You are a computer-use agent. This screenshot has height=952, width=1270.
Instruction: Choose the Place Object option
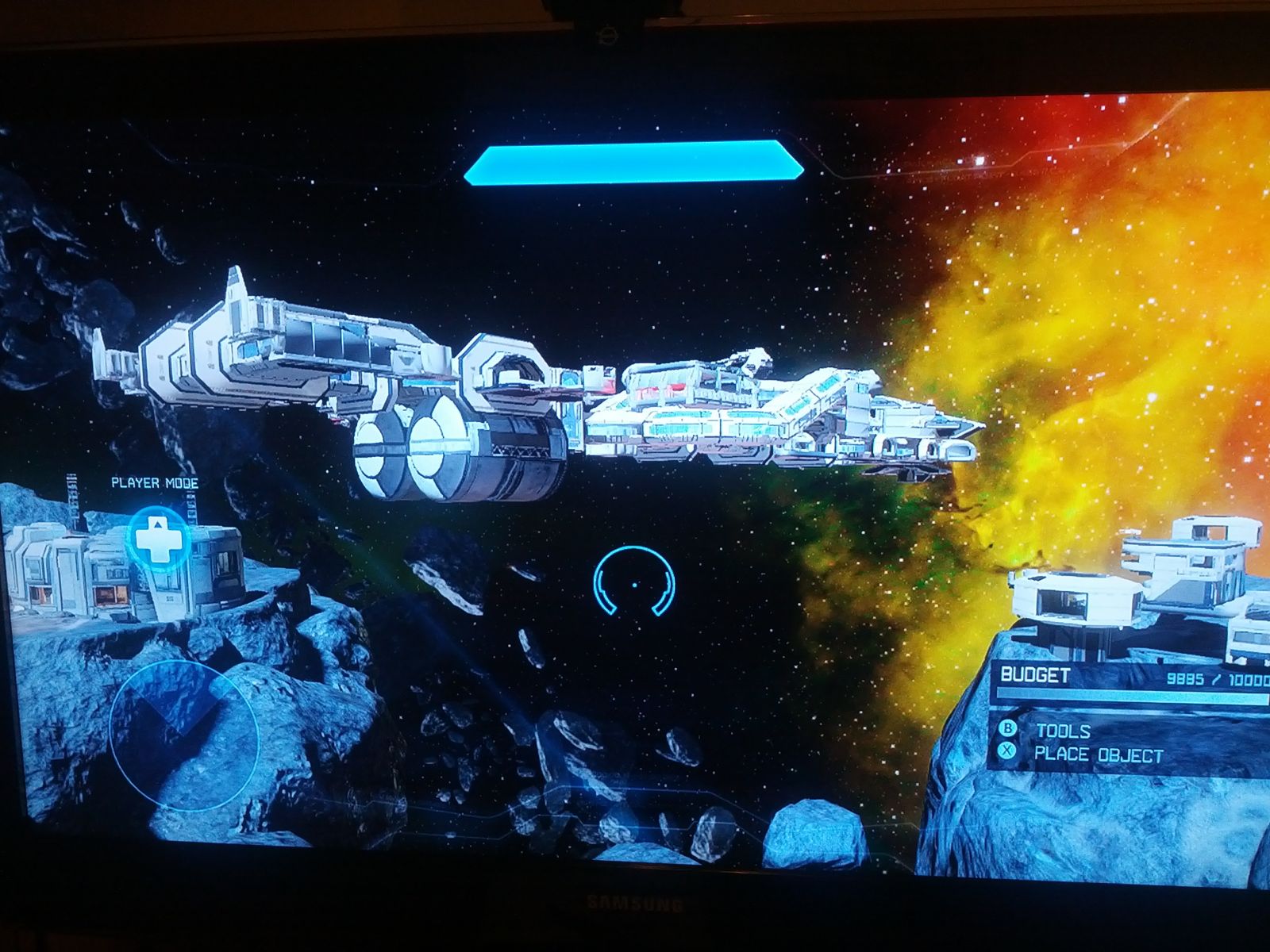[1097, 754]
